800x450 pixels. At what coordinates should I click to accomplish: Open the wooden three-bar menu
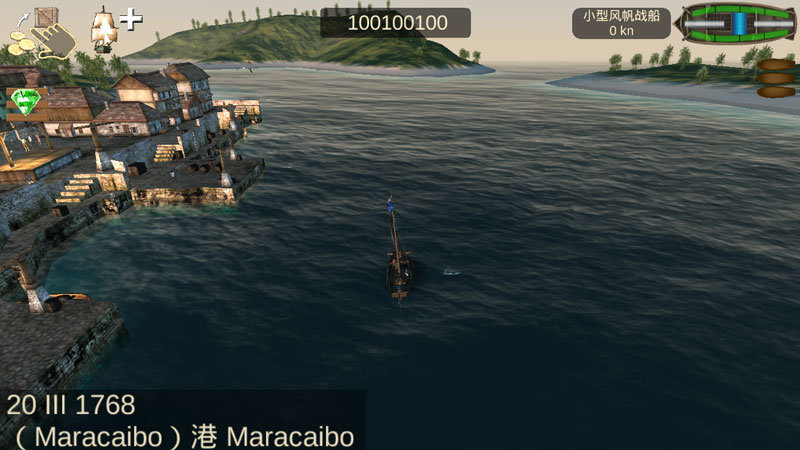(775, 78)
